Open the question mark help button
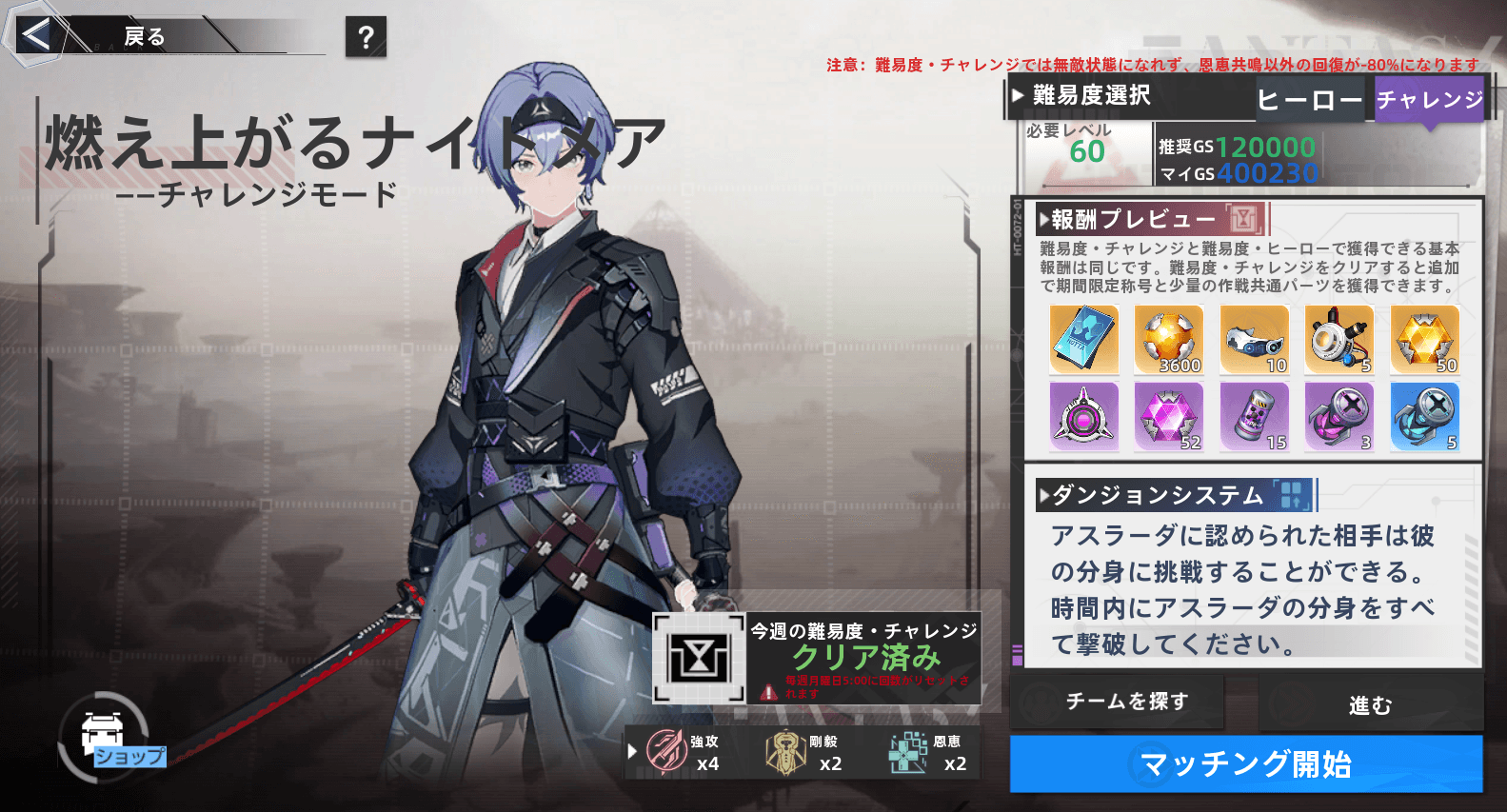 pyautogui.click(x=366, y=37)
